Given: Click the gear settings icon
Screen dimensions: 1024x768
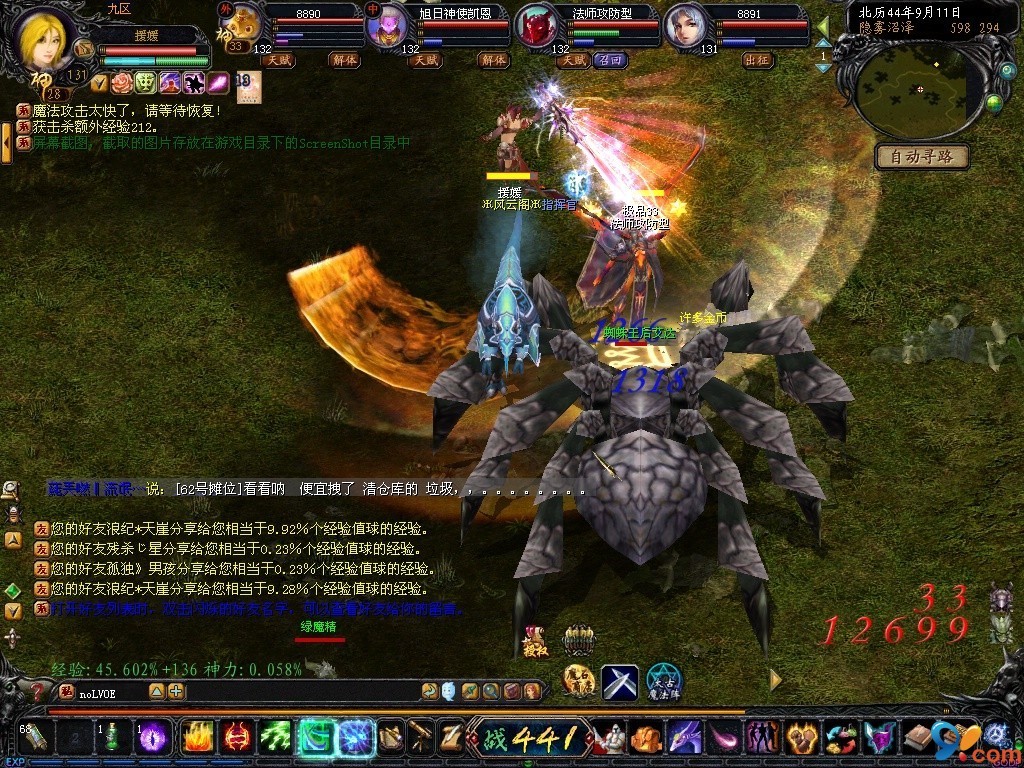Looking at the screenshot, I should pos(995,735).
